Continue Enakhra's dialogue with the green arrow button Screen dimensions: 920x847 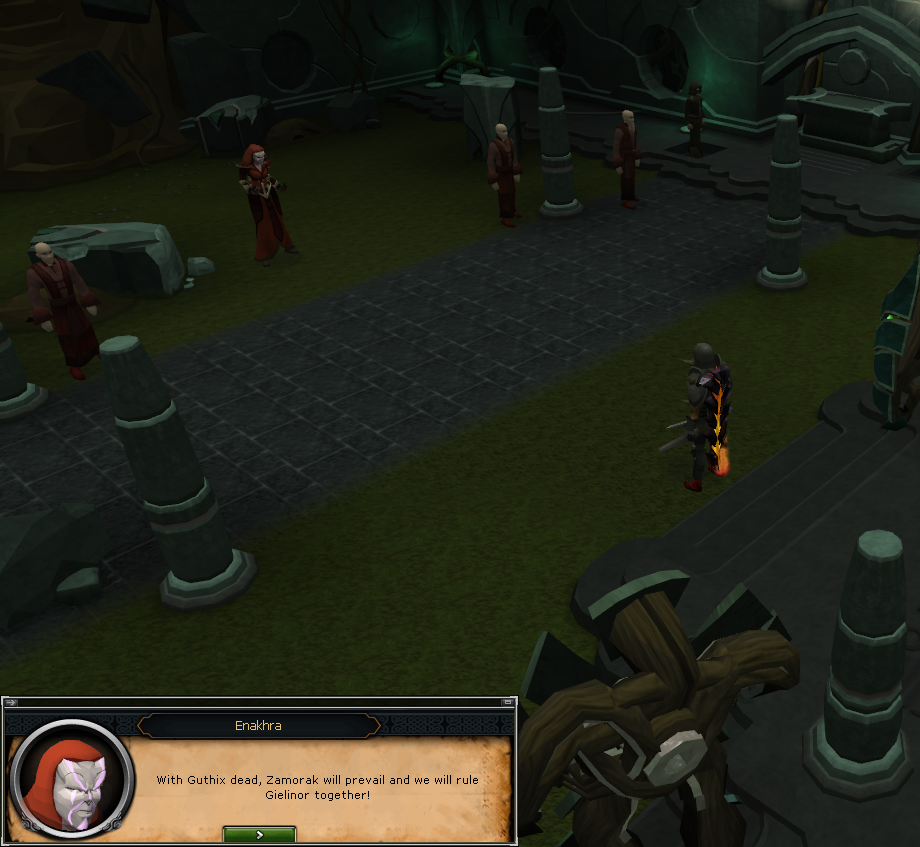[x=259, y=834]
